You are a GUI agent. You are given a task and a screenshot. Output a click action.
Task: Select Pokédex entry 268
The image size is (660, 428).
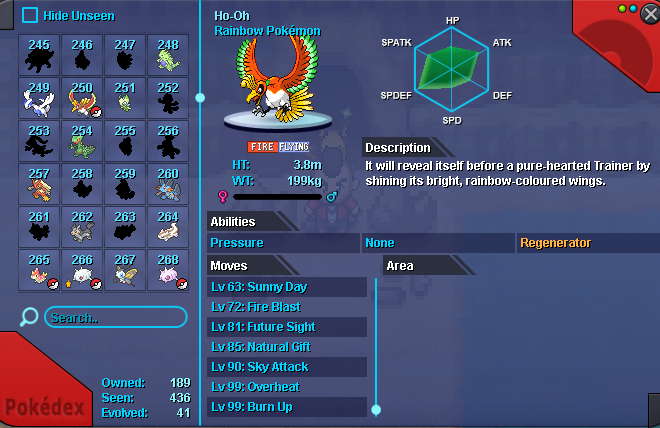[167, 270]
